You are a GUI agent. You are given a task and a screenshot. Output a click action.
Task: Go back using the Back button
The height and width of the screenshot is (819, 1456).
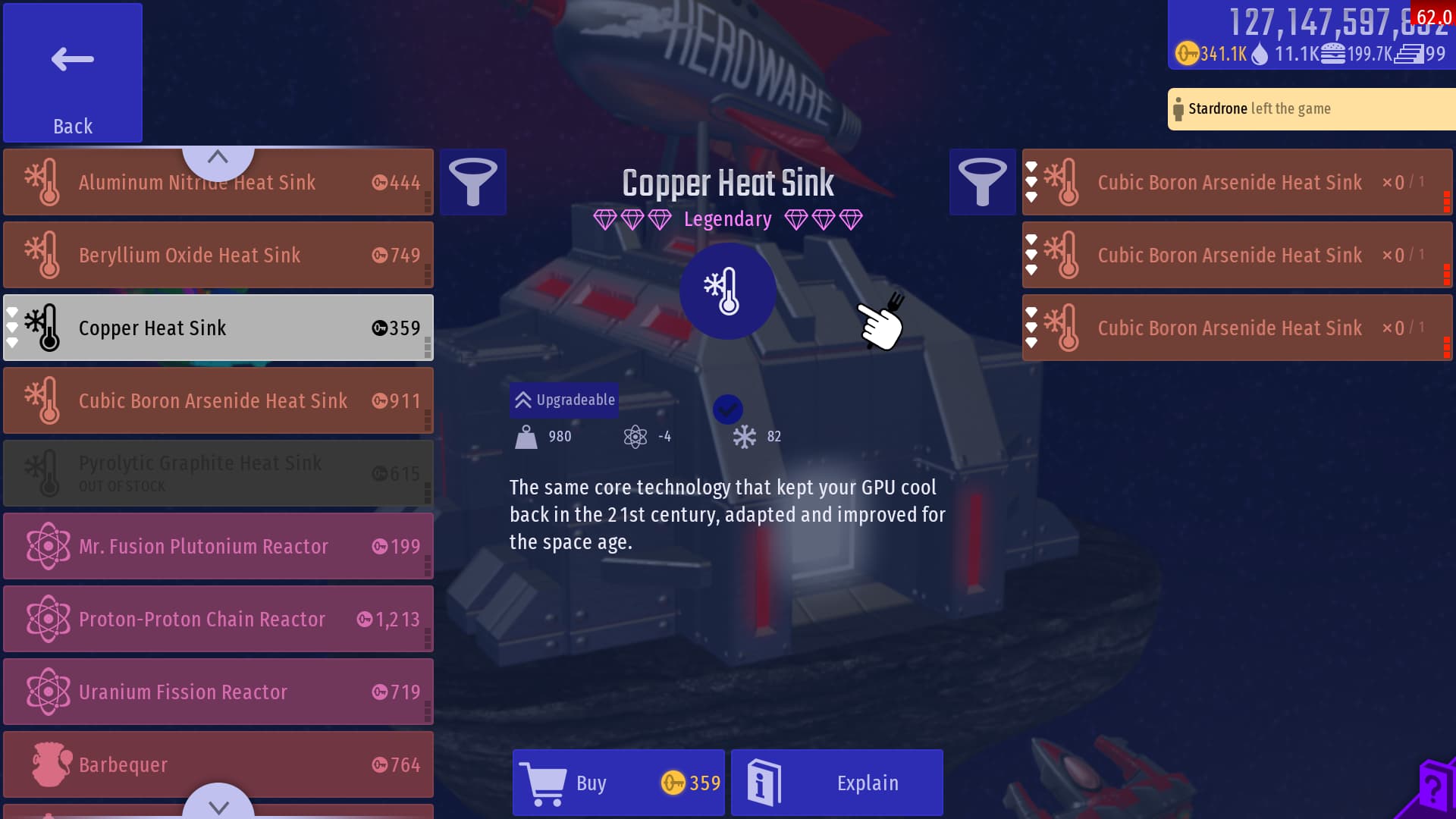(x=73, y=73)
